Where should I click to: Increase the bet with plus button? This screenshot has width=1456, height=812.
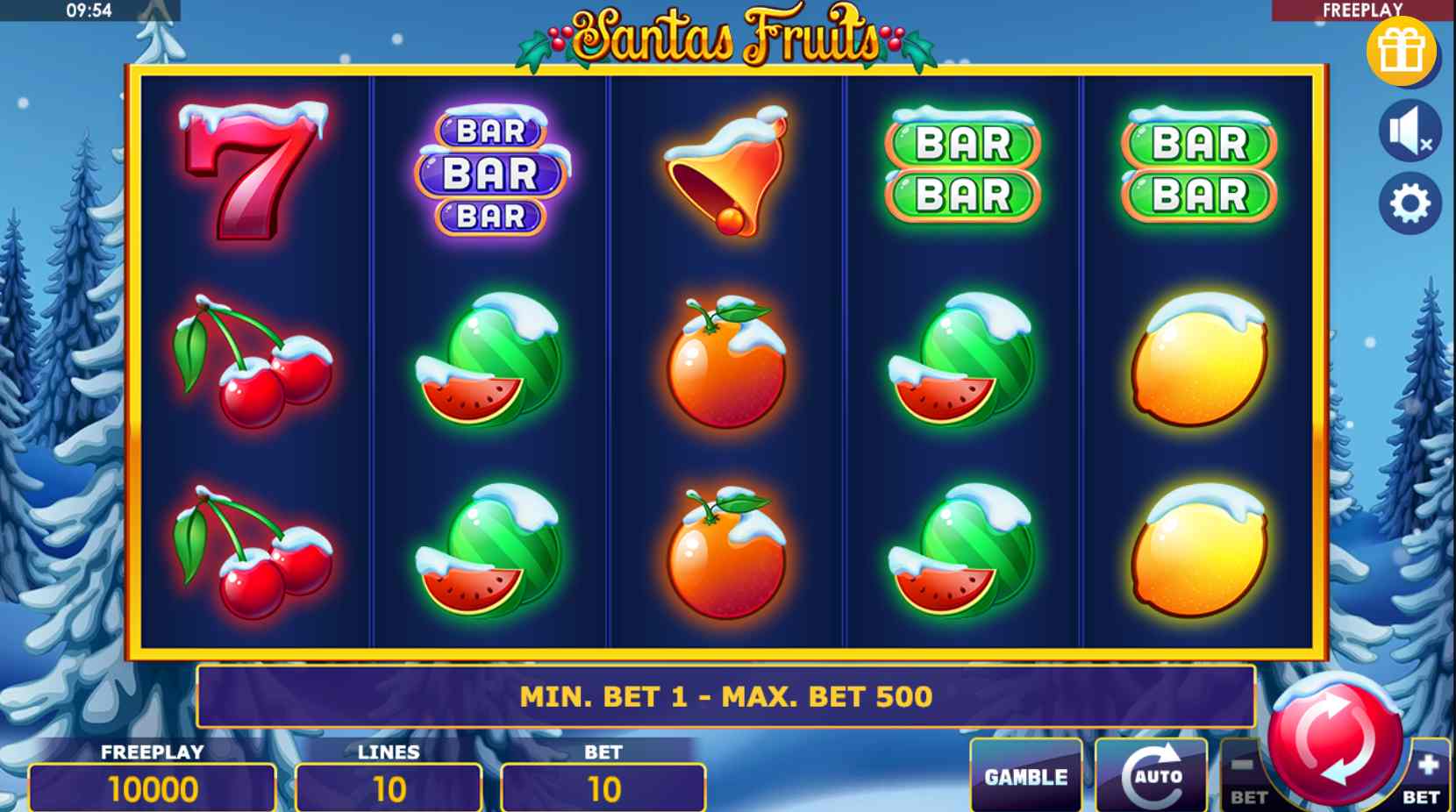1426,777
